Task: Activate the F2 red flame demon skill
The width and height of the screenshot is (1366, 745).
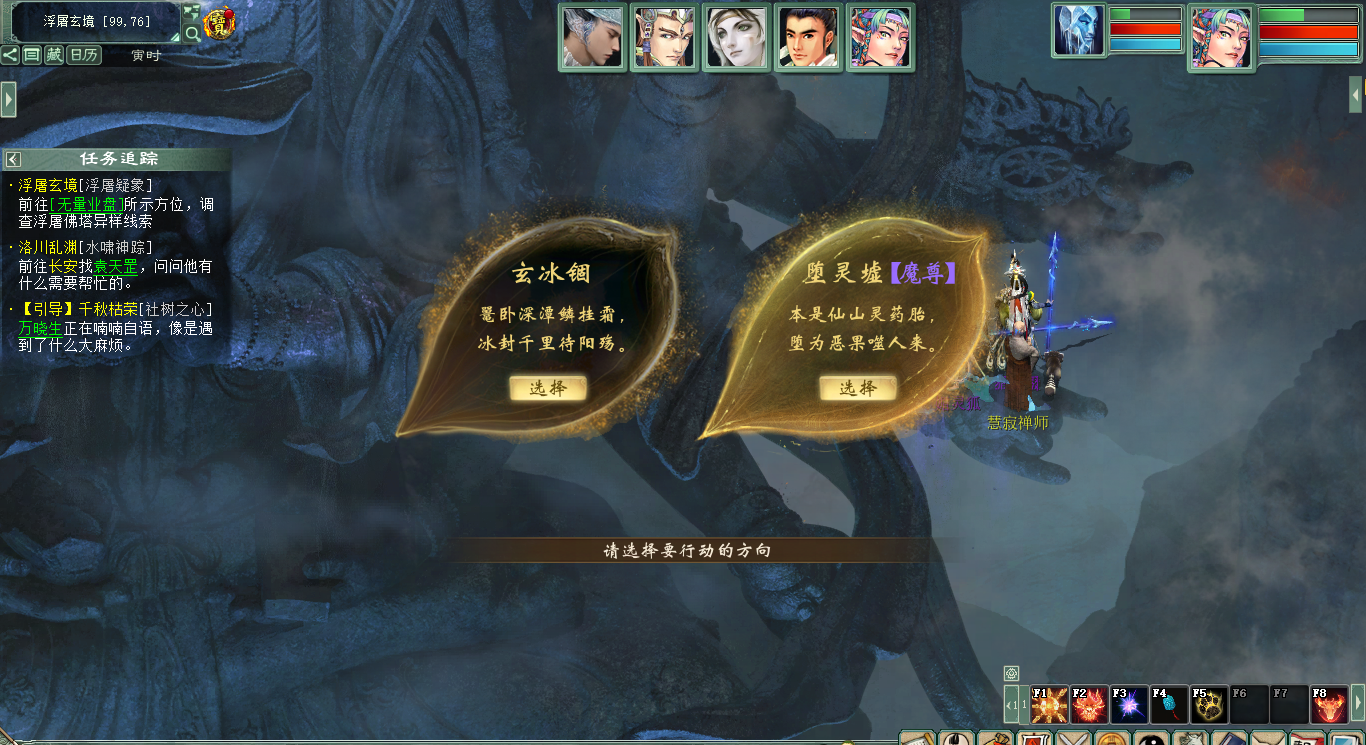Action: pyautogui.click(x=1089, y=705)
